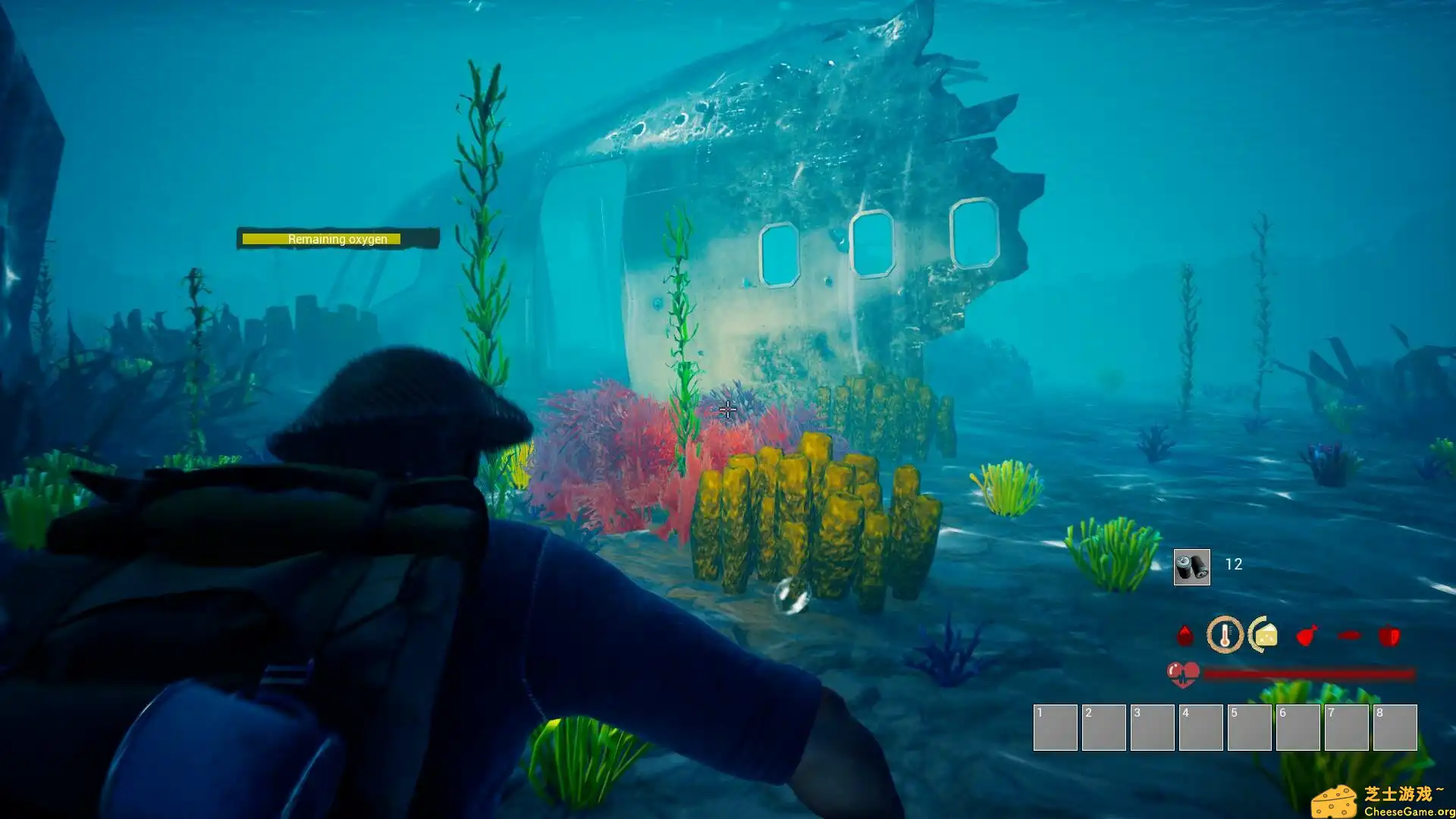Click the red water drop thirst icon
The image size is (1456, 819).
click(x=1185, y=635)
